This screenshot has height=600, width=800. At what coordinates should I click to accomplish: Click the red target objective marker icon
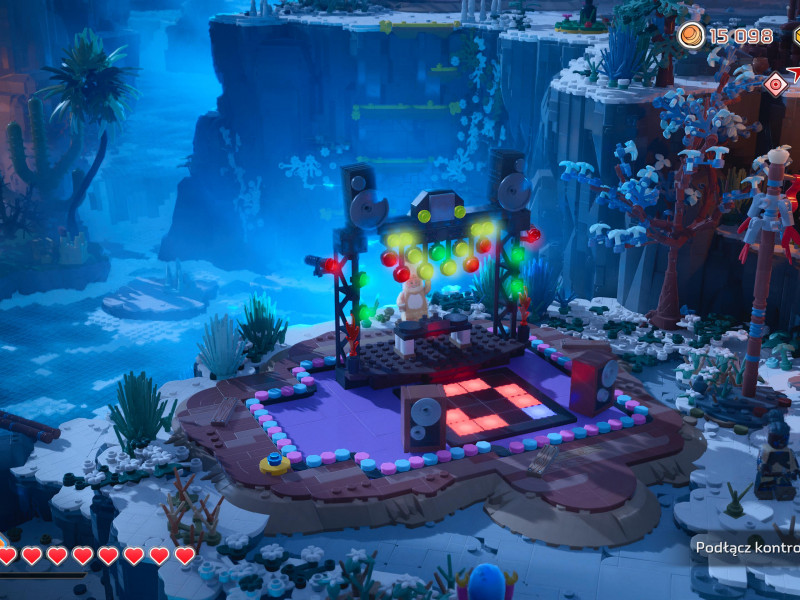click(775, 84)
